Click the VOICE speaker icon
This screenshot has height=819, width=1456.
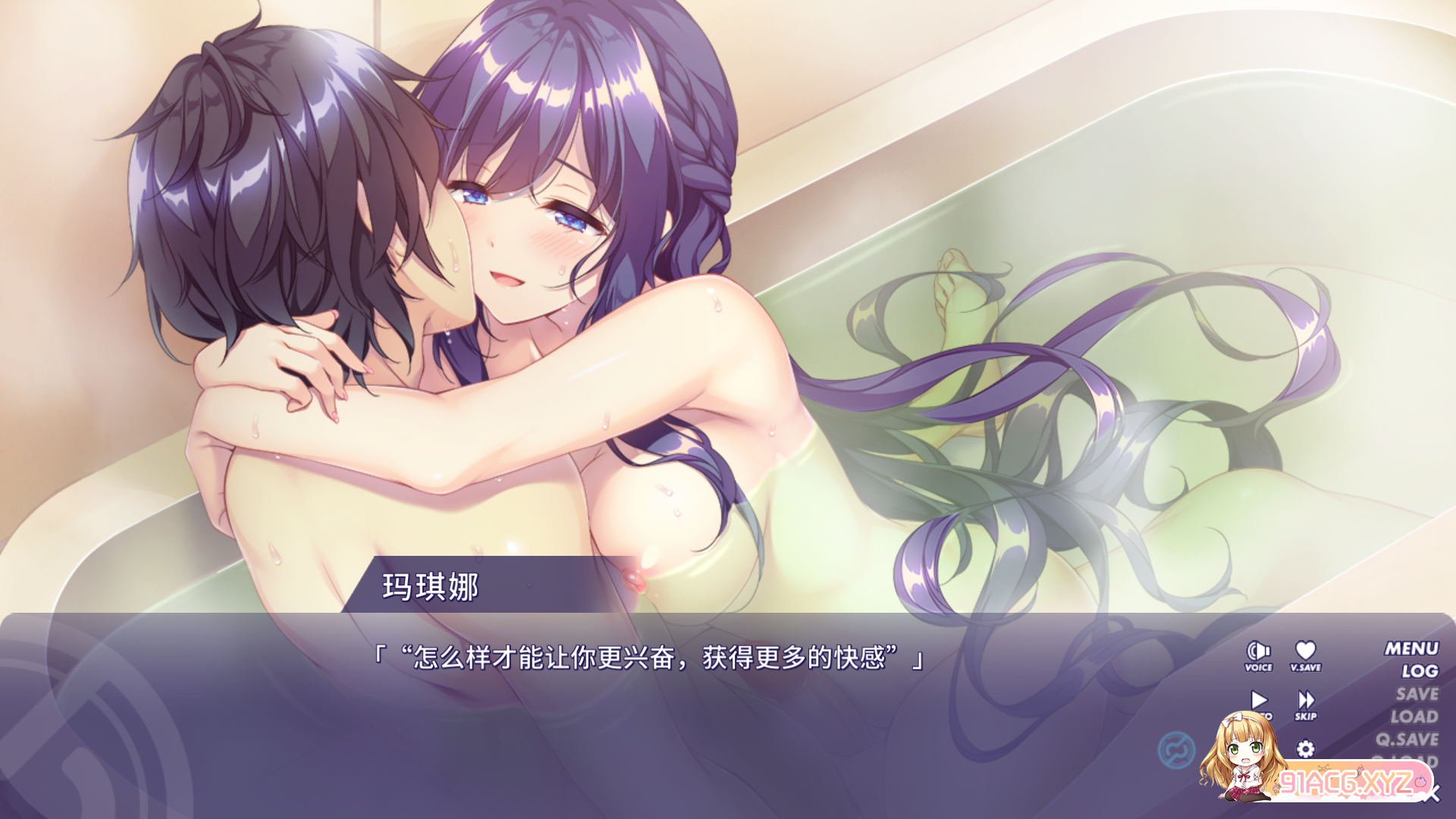[x=1258, y=651]
